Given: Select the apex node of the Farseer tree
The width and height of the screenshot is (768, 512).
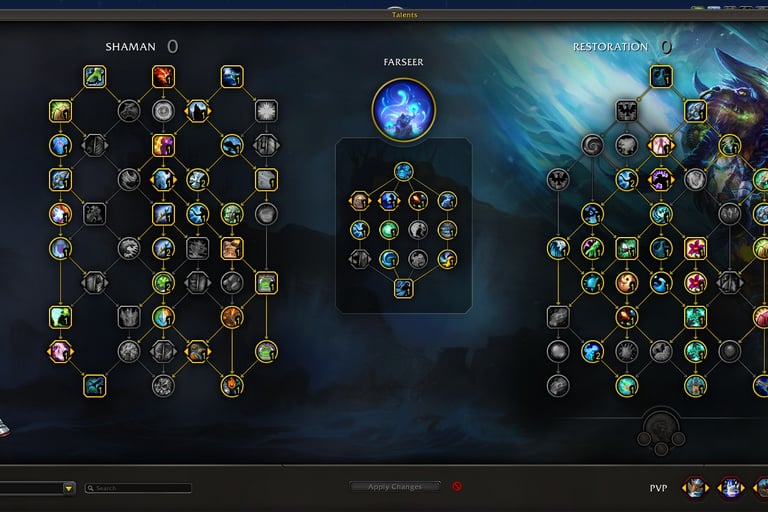Looking at the screenshot, I should pos(403,171).
